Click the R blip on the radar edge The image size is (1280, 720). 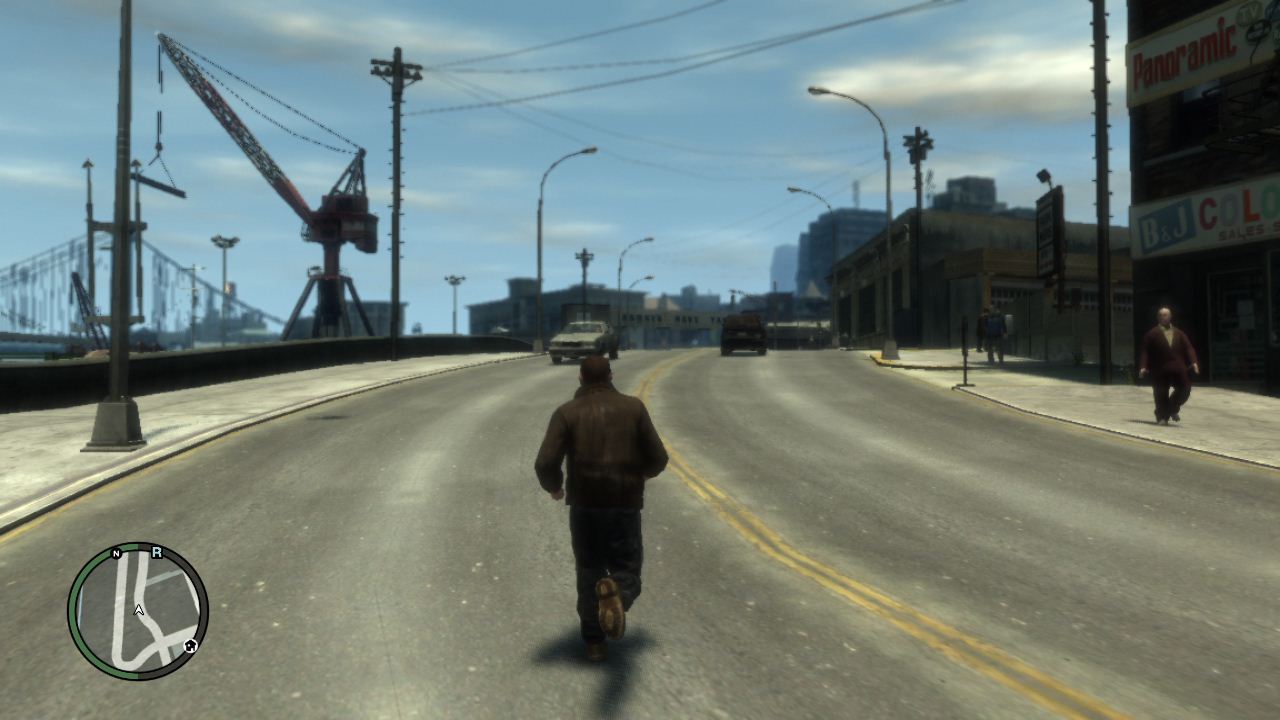click(157, 552)
